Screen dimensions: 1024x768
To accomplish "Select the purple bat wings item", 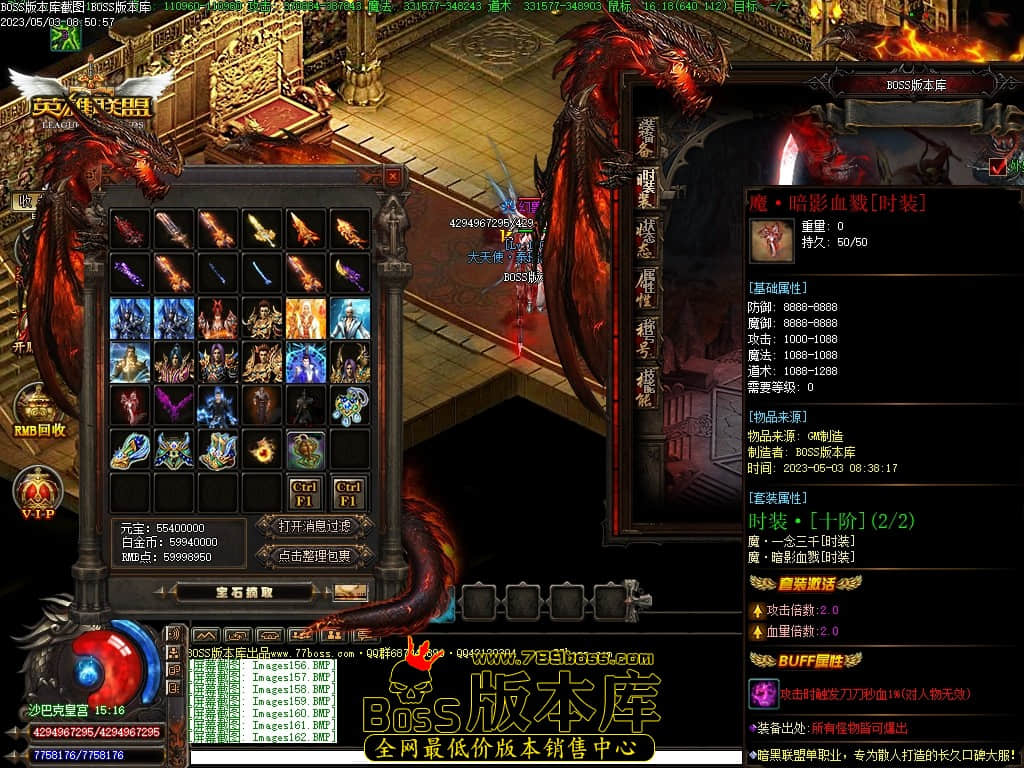I will 174,406.
